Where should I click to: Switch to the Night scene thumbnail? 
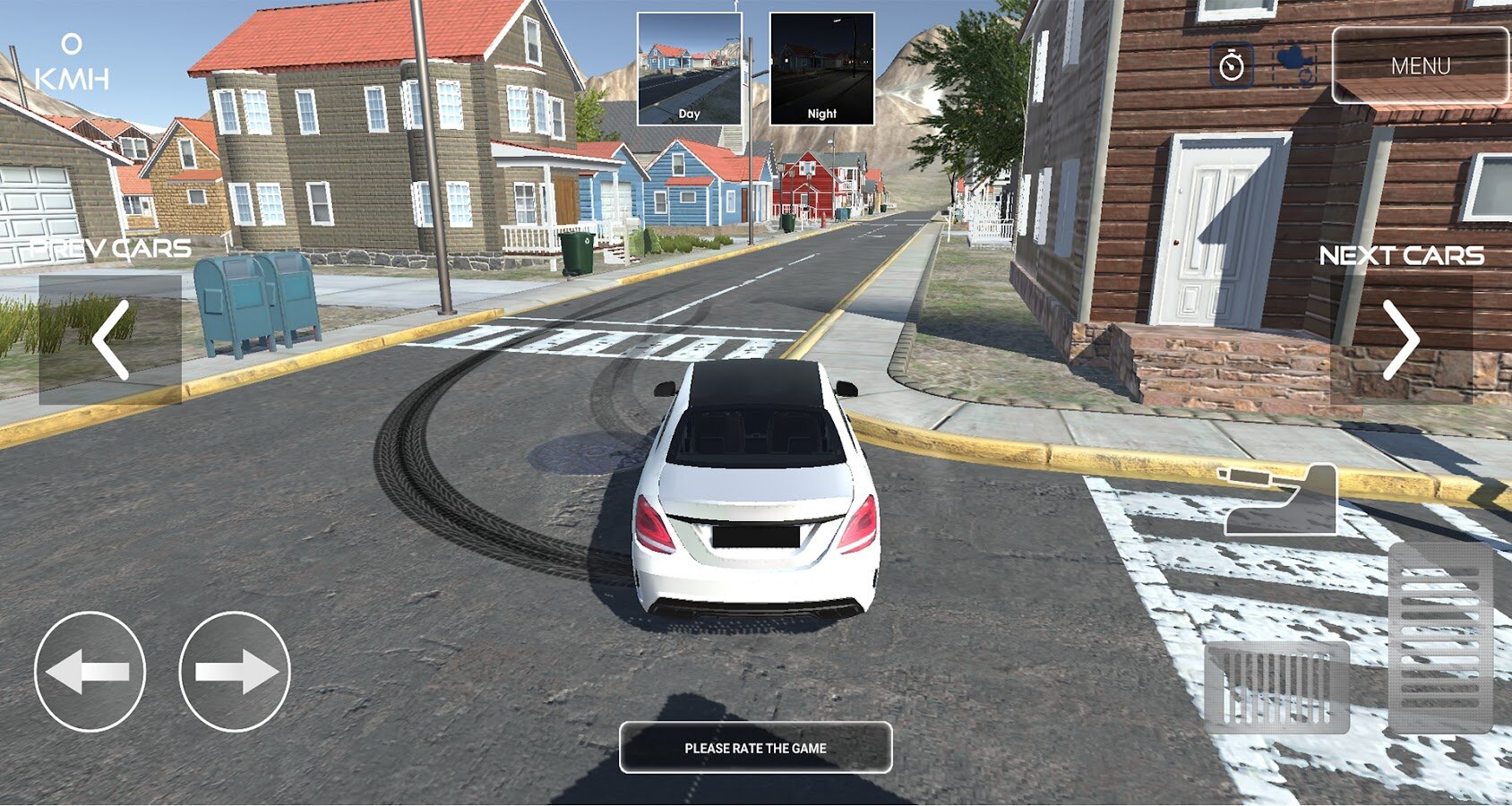point(821,69)
